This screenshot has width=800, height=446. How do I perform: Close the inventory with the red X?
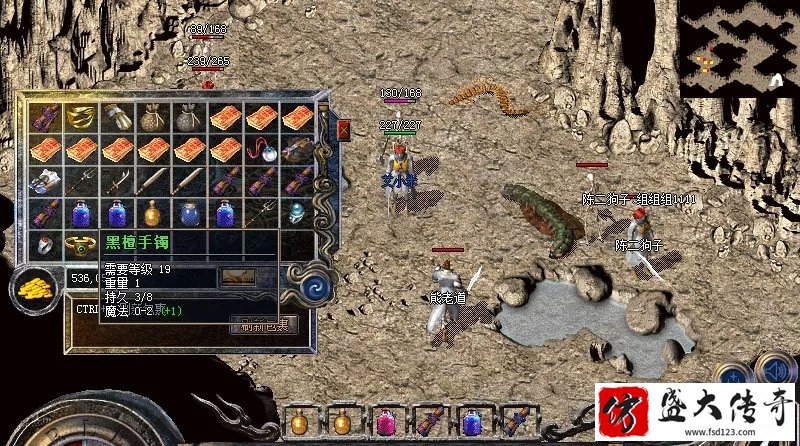point(344,130)
